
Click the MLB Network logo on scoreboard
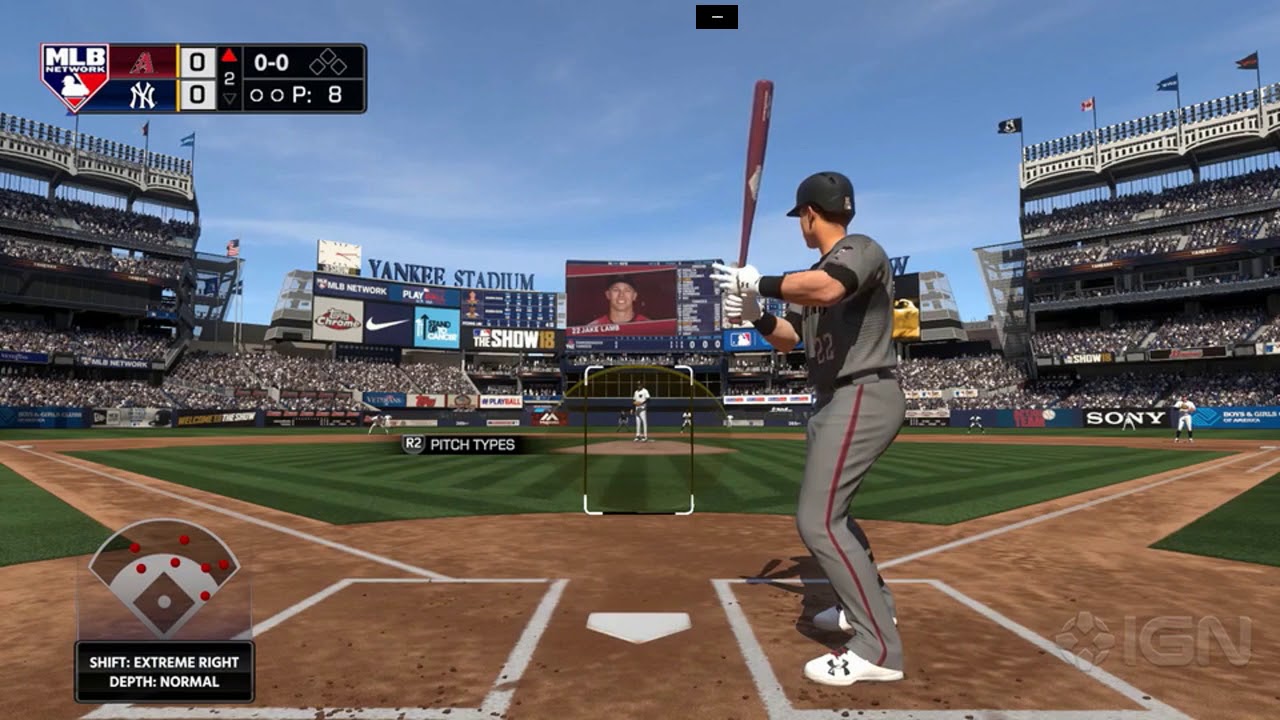click(74, 77)
